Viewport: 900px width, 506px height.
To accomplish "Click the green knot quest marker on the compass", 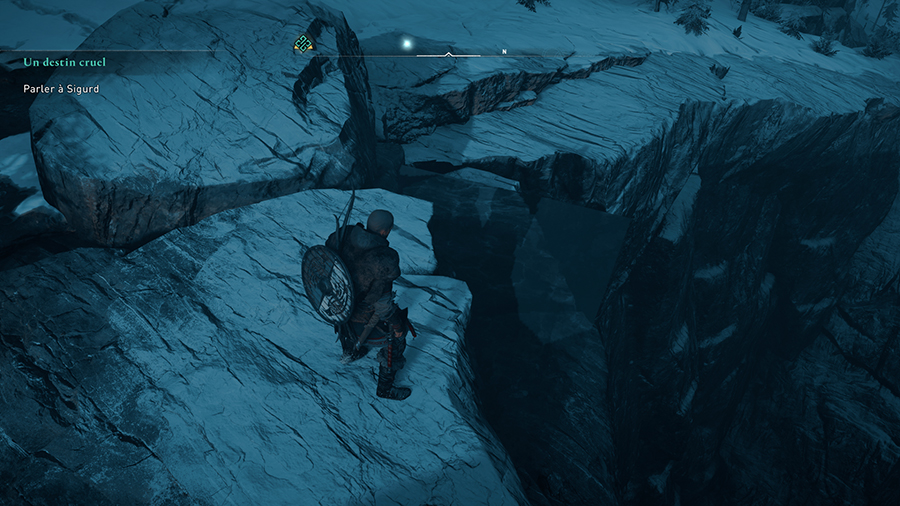I will click(304, 43).
